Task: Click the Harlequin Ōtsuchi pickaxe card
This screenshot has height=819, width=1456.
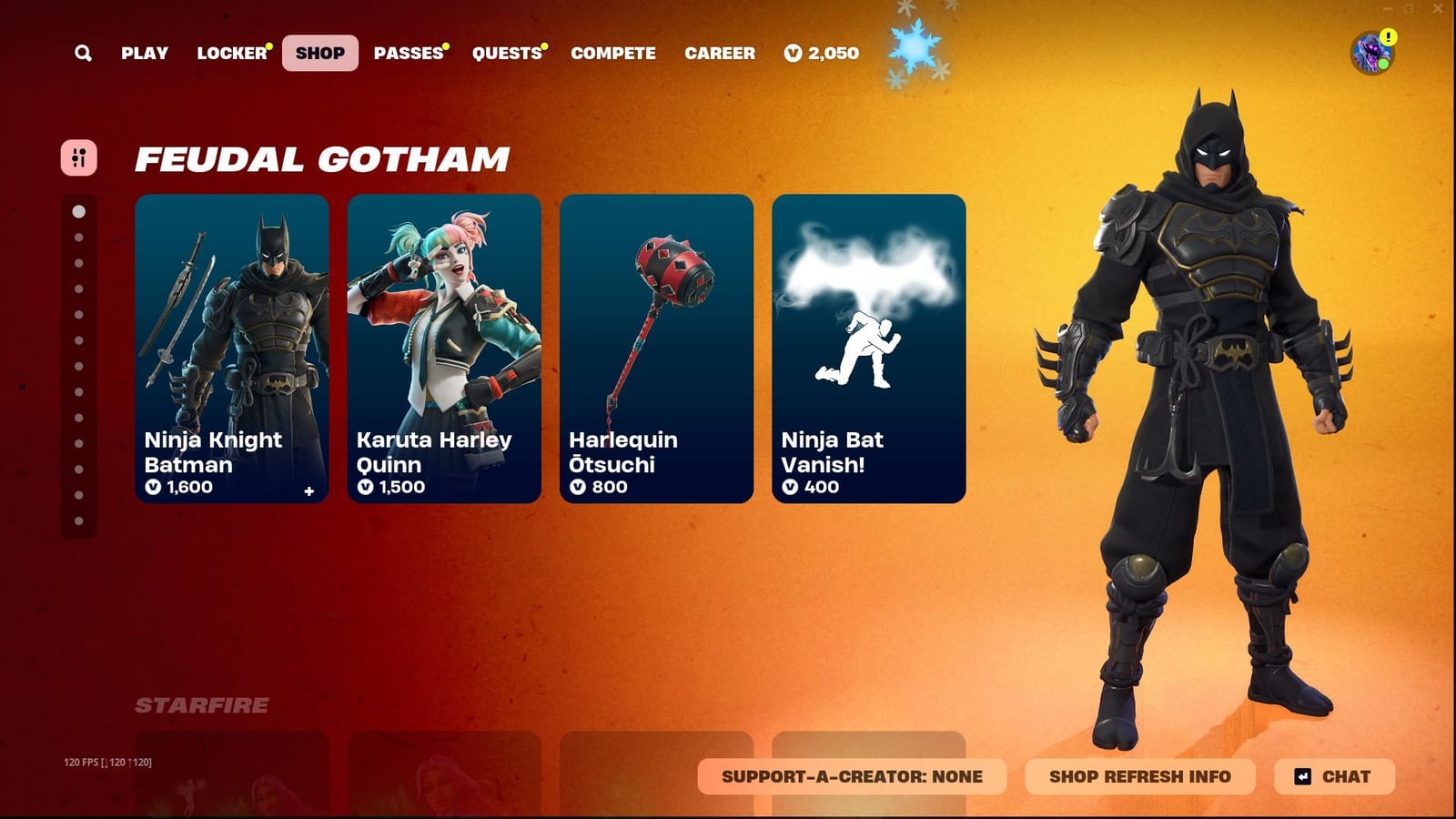Action: click(x=655, y=346)
